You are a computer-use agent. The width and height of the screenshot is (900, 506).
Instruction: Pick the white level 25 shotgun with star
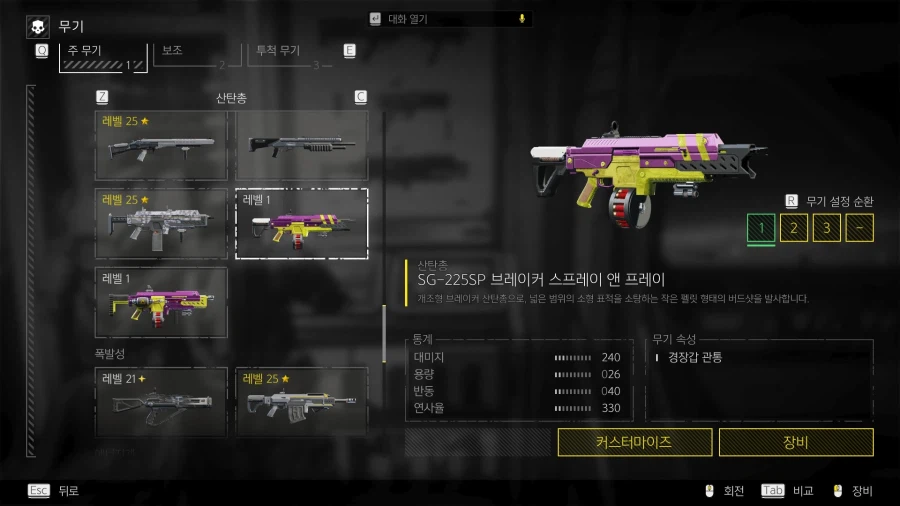pos(161,146)
